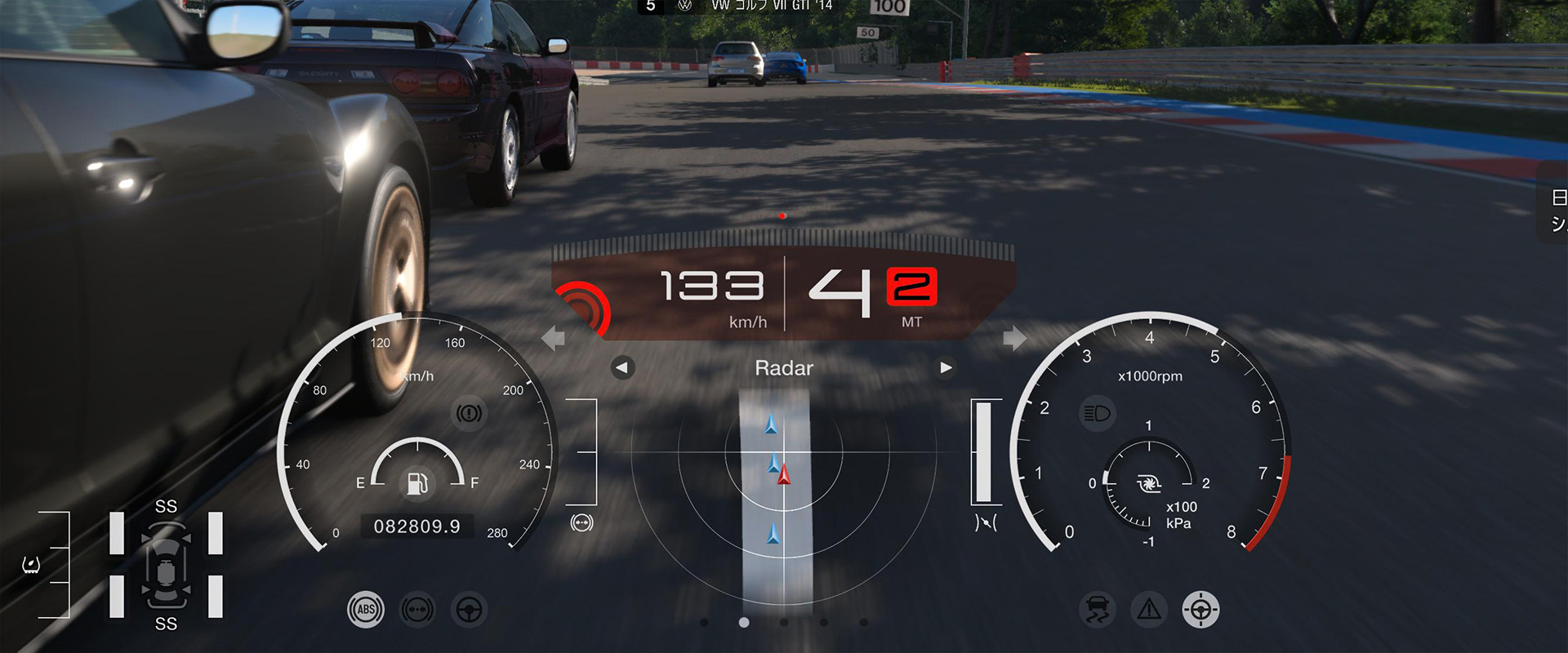Click the grey right arrow beside the gear panel

(x=1014, y=338)
